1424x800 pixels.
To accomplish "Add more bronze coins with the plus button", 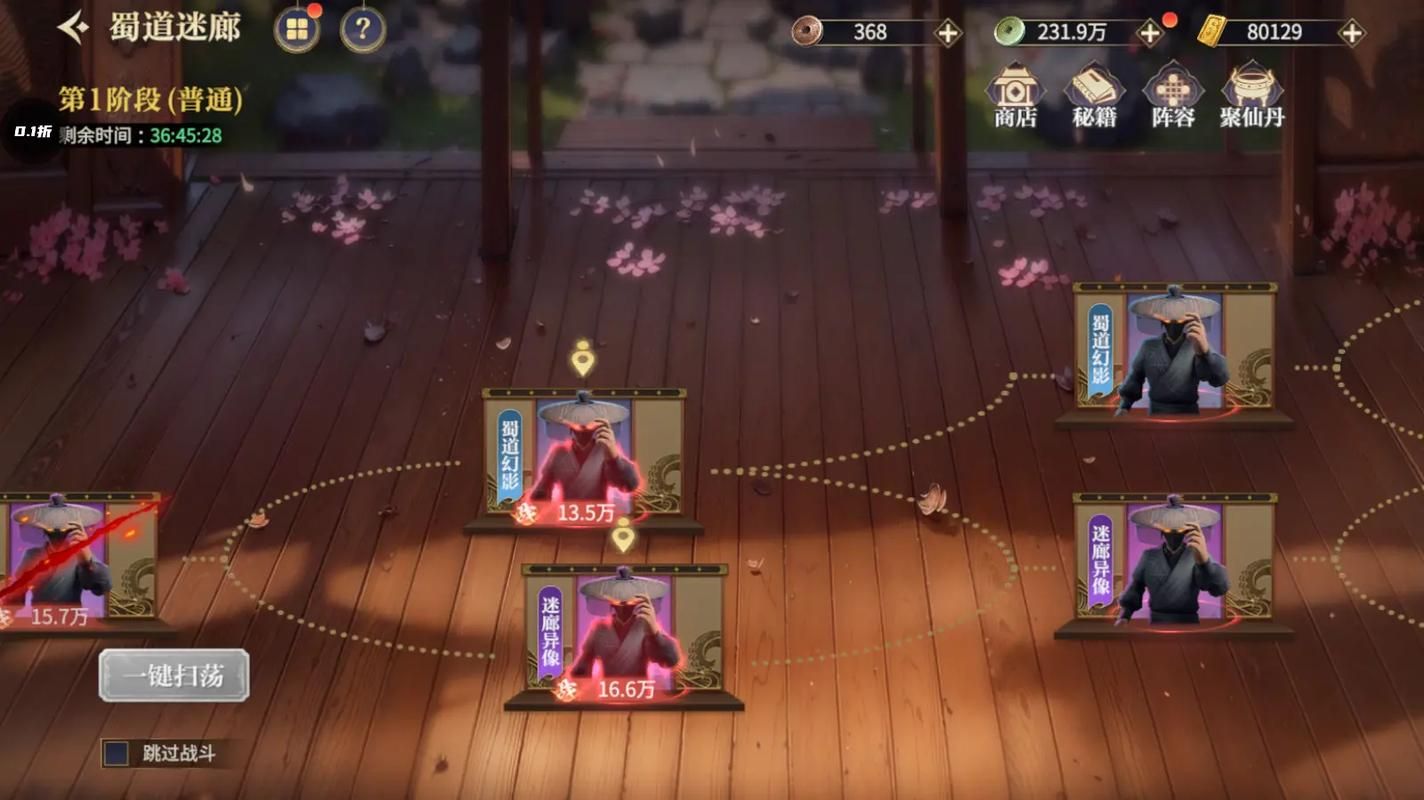I will [947, 32].
